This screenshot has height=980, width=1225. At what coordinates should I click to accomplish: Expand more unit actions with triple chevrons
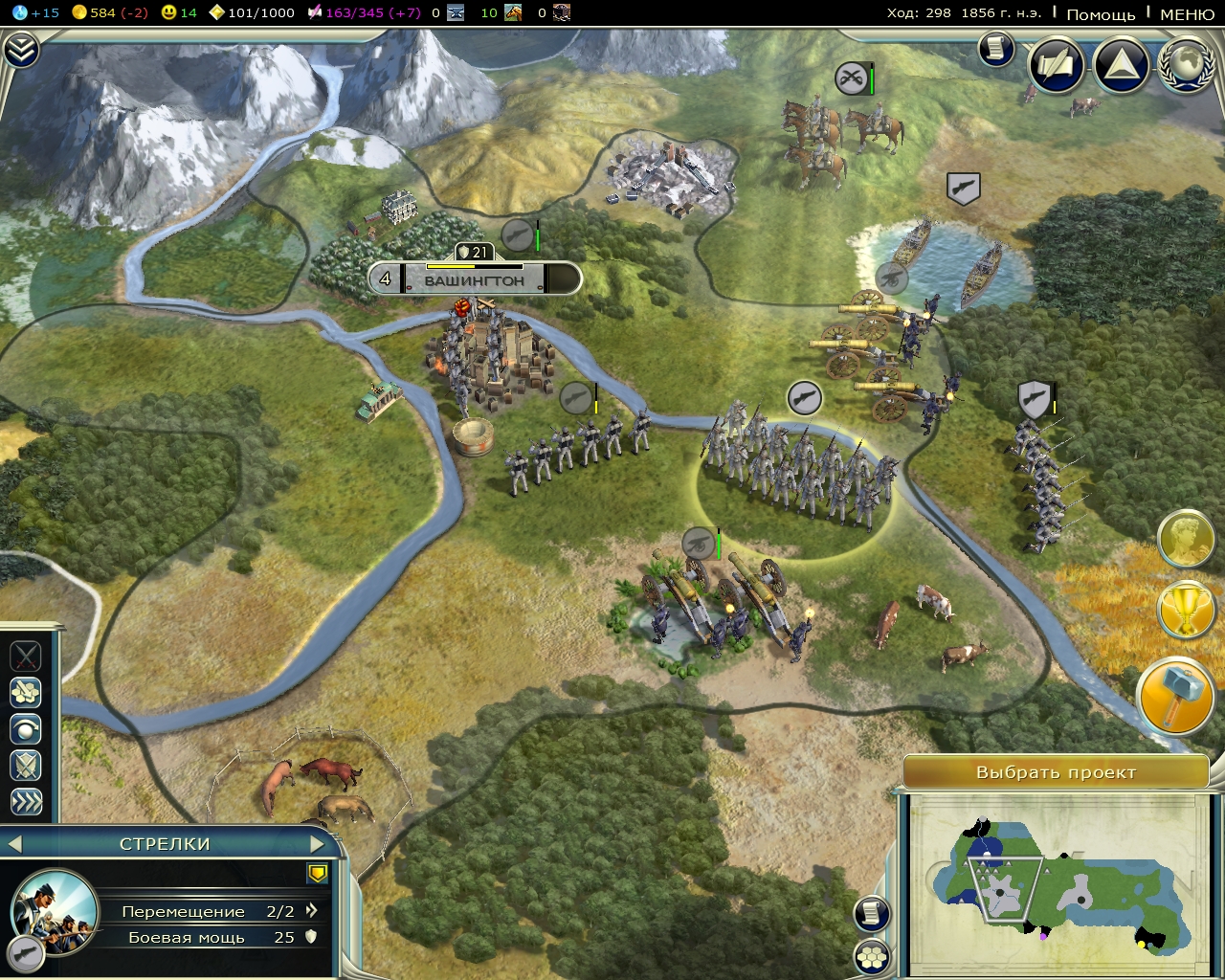[26, 801]
